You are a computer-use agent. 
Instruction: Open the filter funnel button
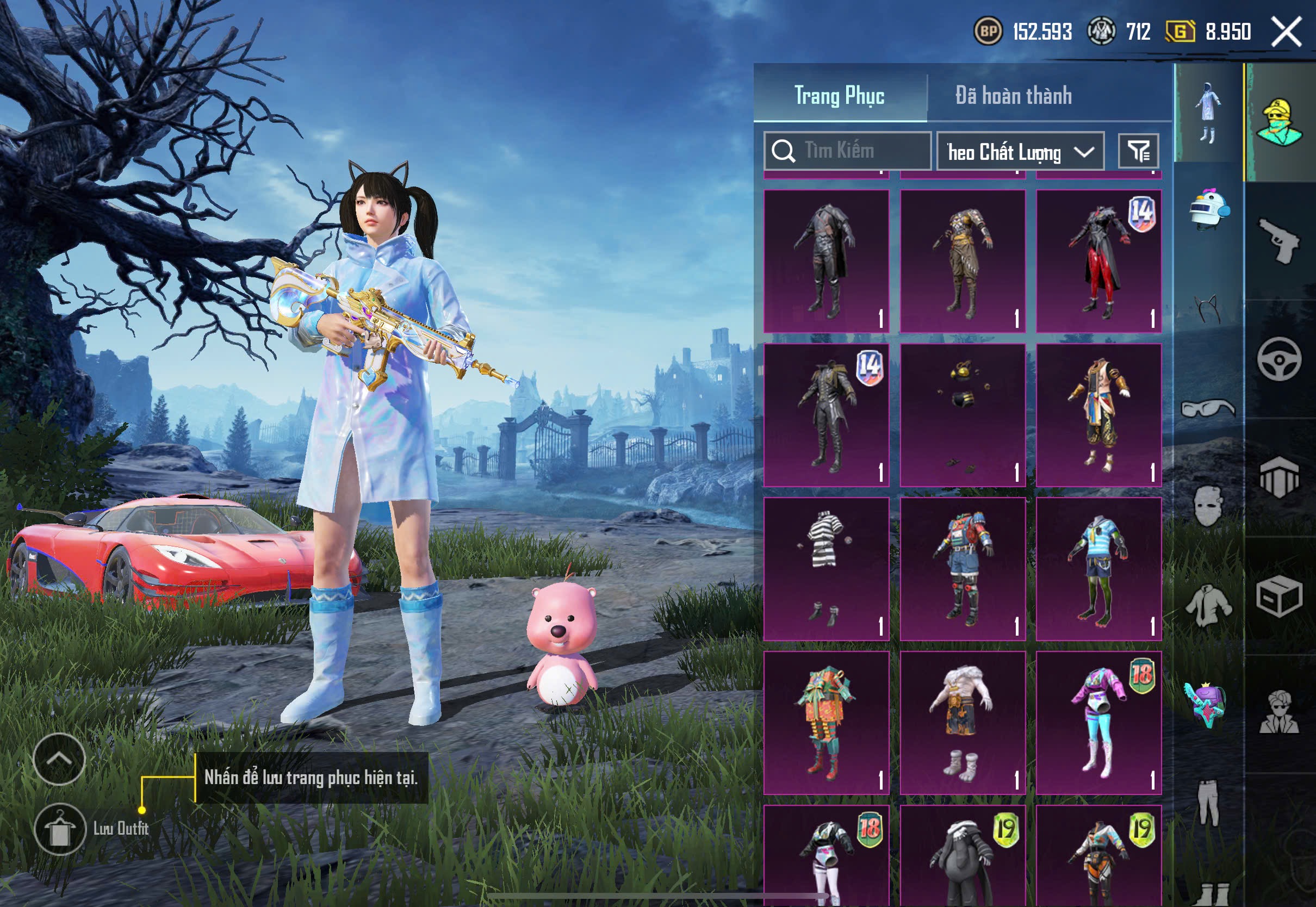(x=1138, y=151)
